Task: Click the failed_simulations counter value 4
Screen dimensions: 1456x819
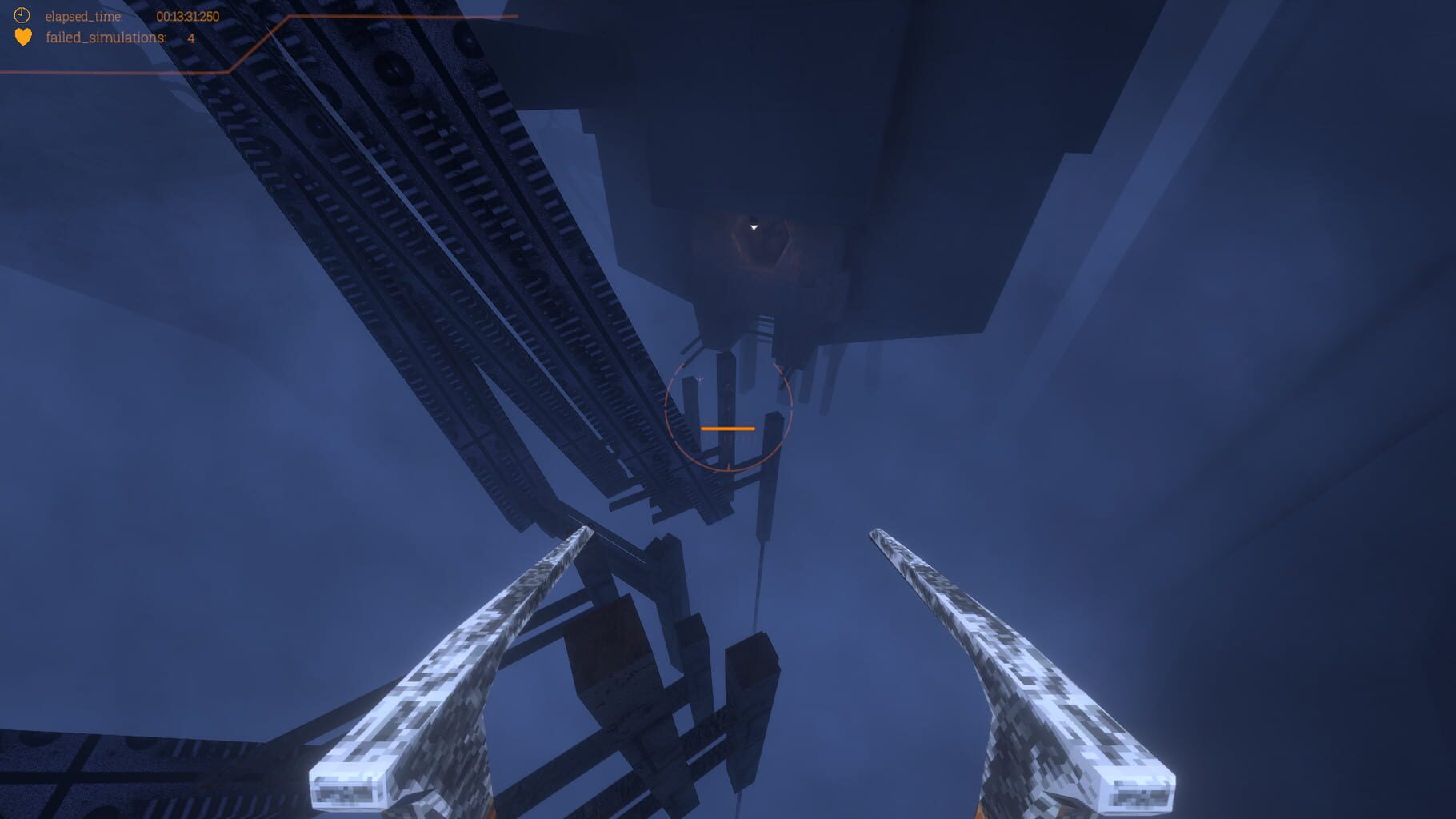Action: click(190, 37)
